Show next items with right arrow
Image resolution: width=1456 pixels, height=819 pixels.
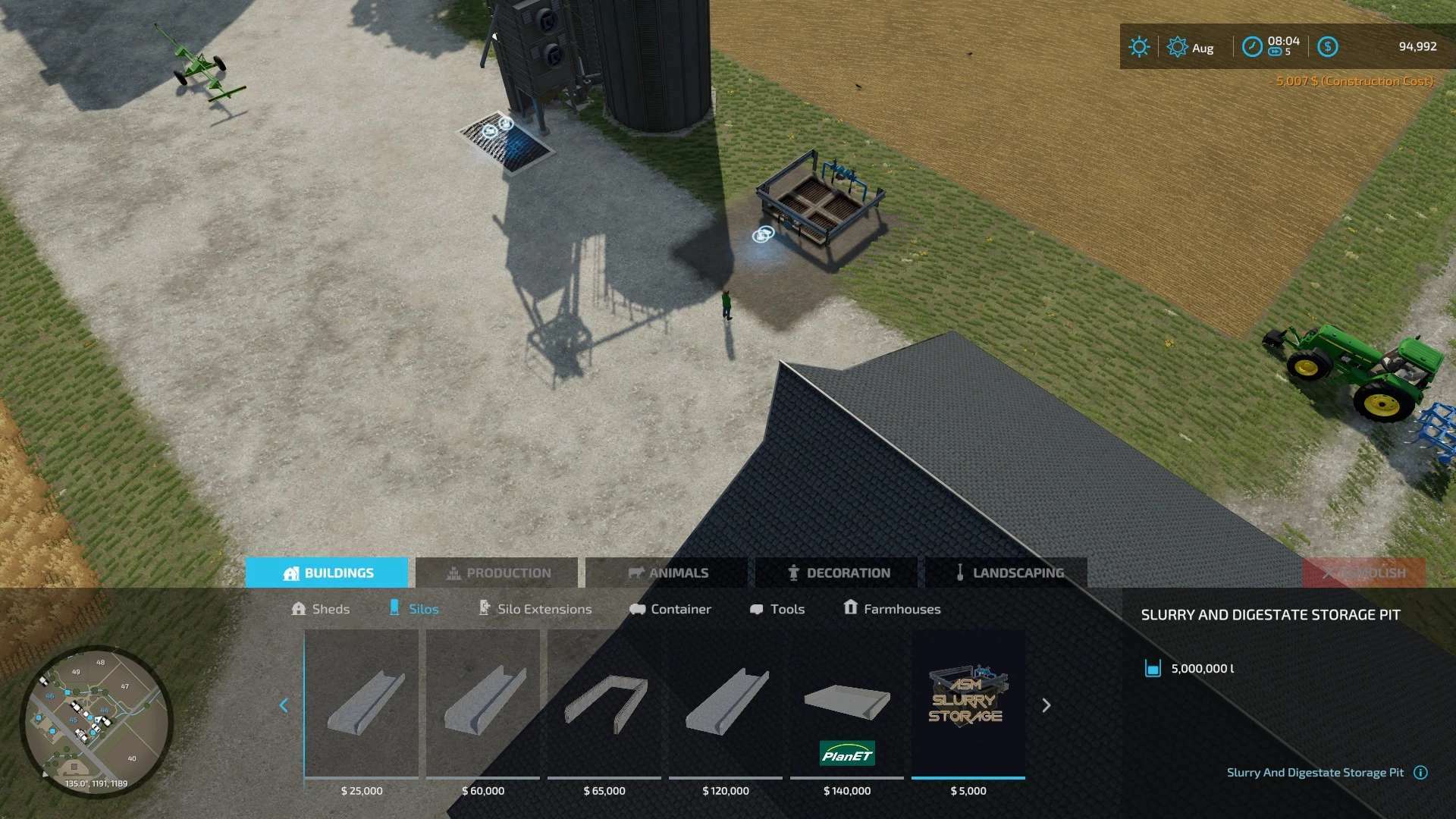pos(1046,705)
